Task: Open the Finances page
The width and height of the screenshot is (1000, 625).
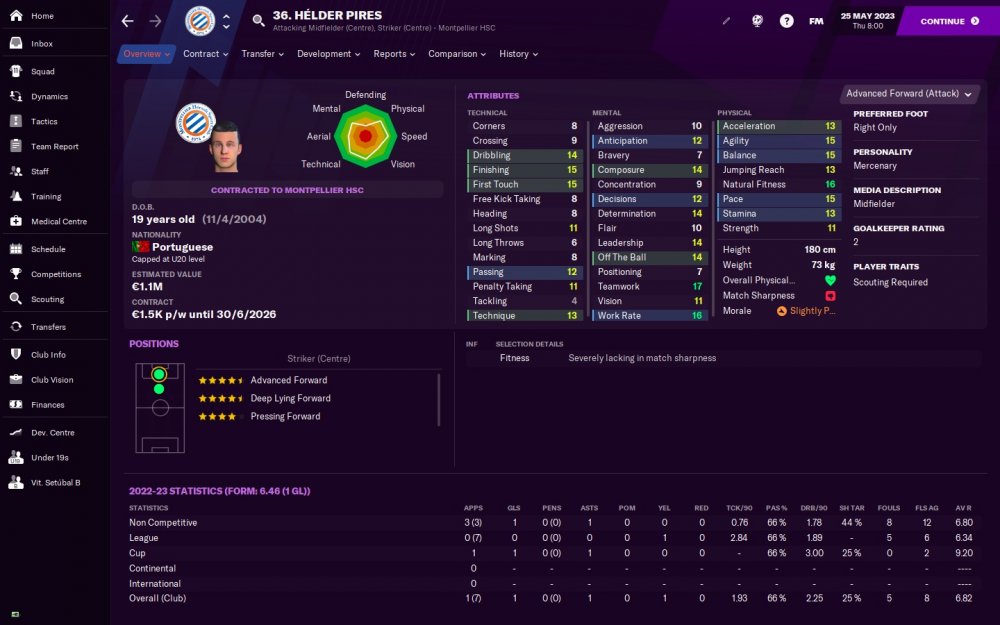Action: coord(47,405)
